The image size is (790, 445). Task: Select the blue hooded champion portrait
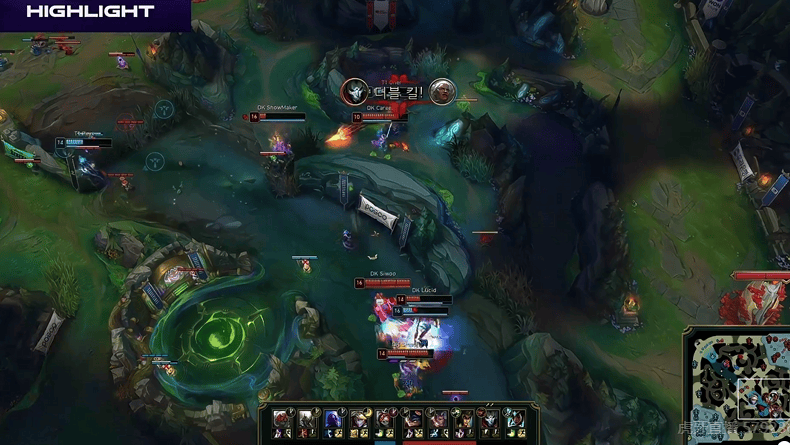[x=334, y=419]
